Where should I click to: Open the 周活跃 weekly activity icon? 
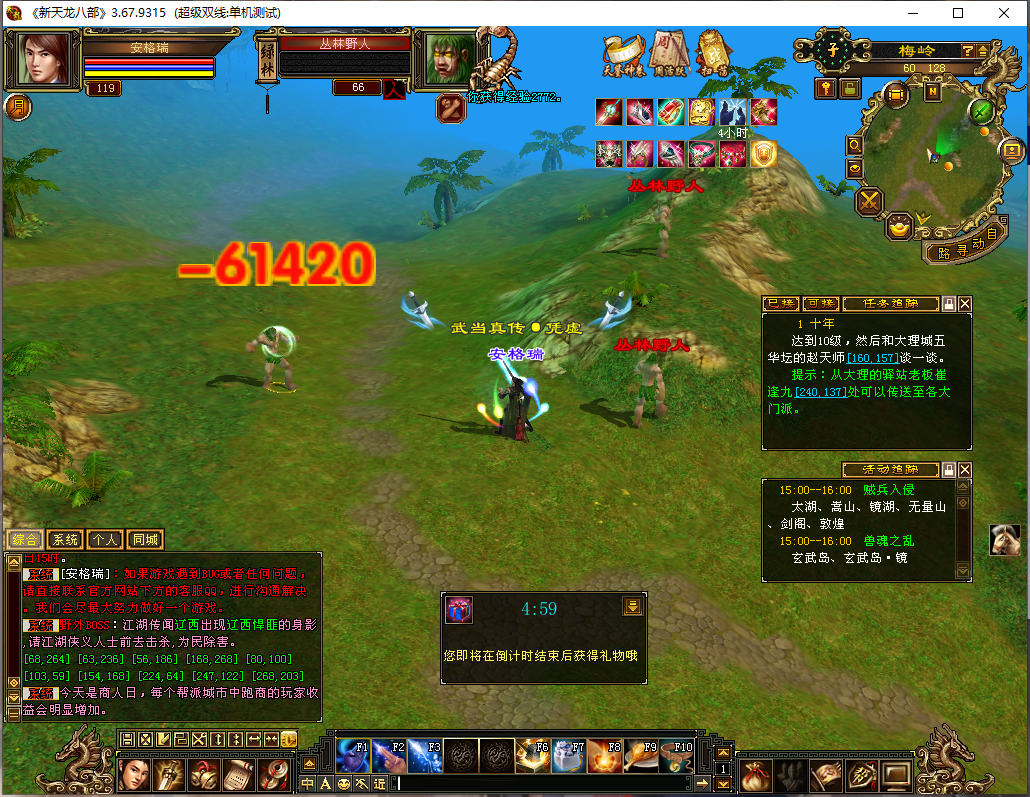667,53
